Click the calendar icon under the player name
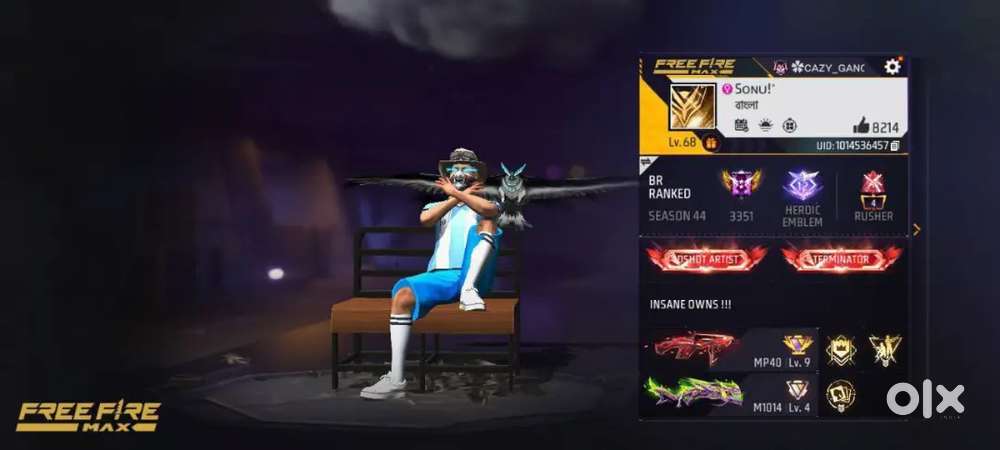This screenshot has width=1000, height=450. pos(741,125)
